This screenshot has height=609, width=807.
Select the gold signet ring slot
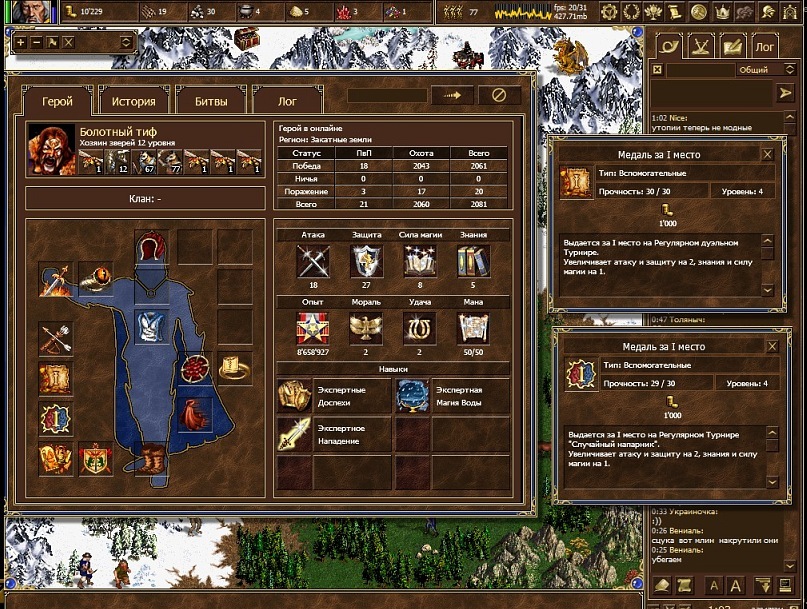coord(235,368)
